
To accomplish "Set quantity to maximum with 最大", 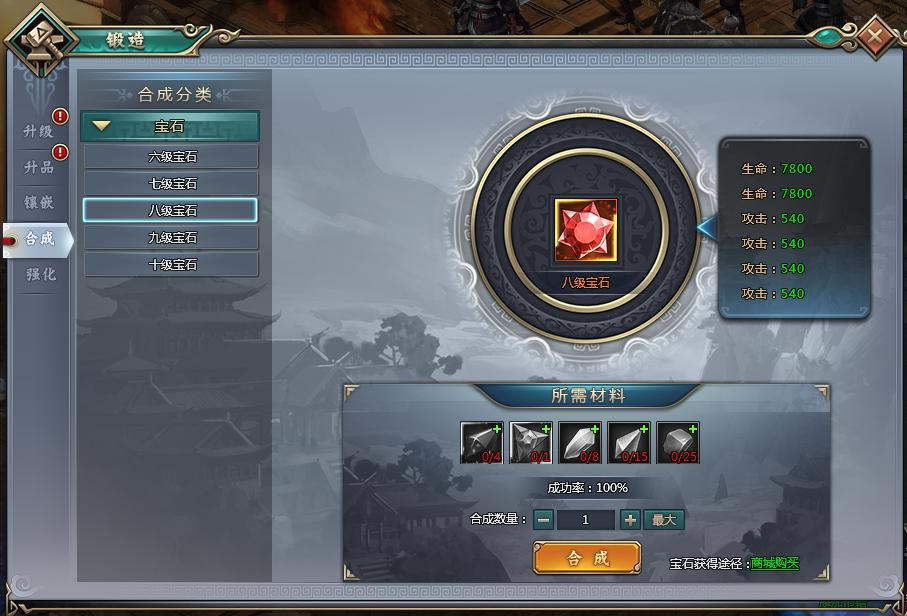I will (x=665, y=519).
